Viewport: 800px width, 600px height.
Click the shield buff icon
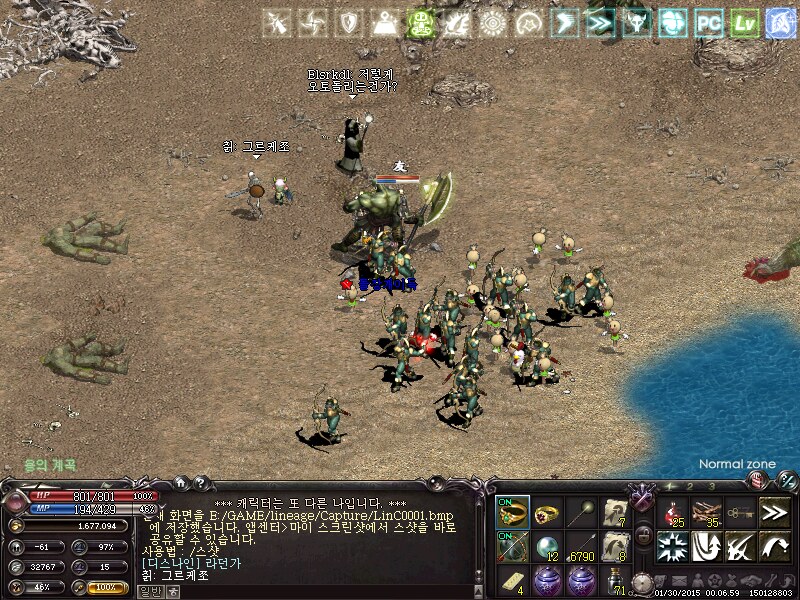[x=349, y=22]
